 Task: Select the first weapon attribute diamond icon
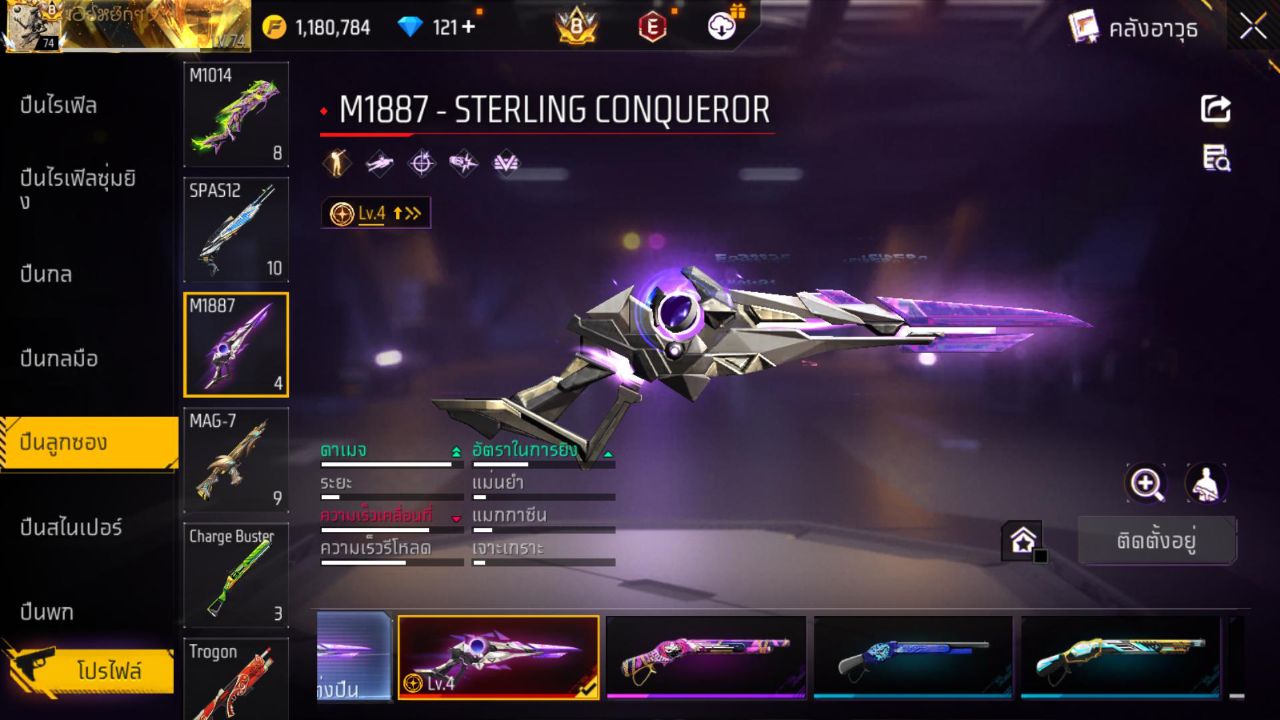point(337,162)
